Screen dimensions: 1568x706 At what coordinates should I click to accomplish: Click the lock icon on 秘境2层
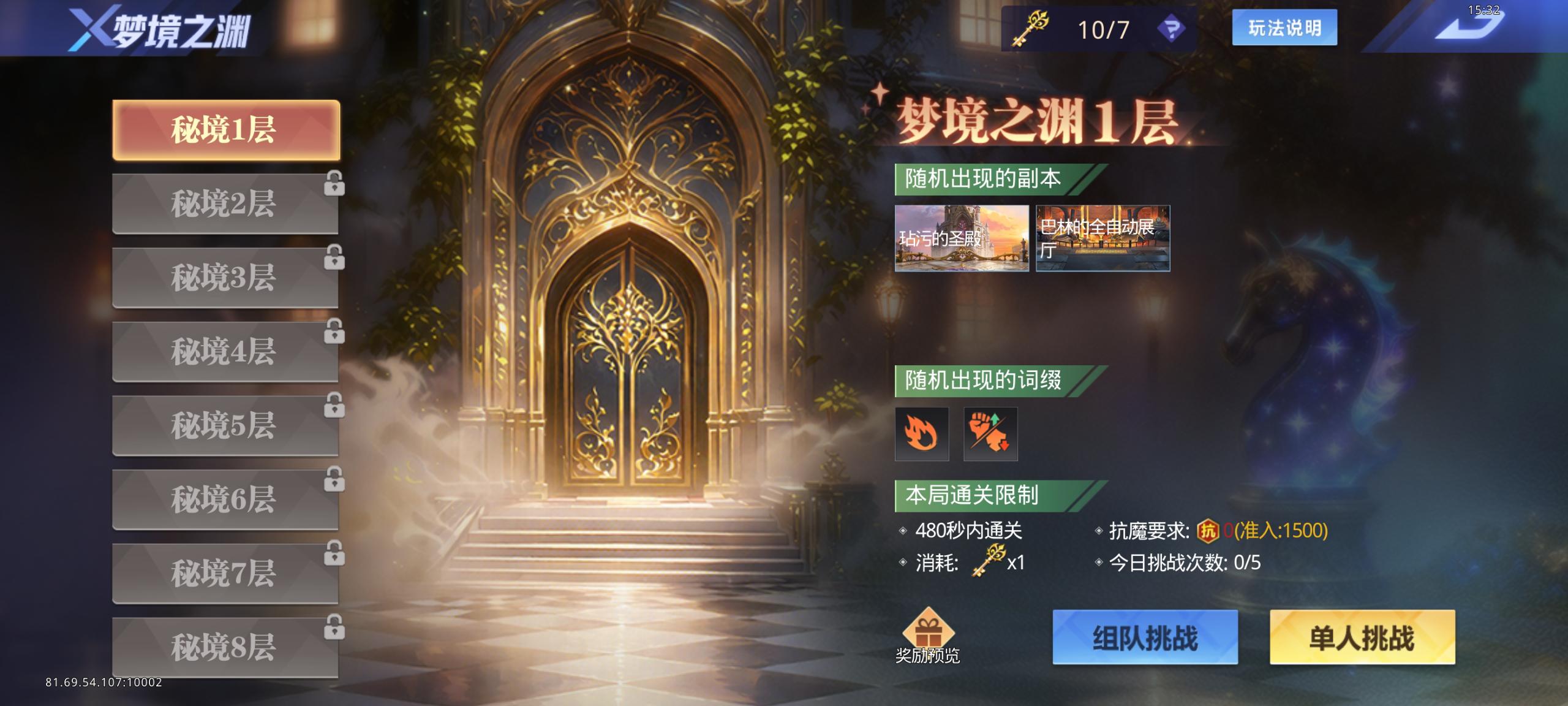(x=334, y=184)
